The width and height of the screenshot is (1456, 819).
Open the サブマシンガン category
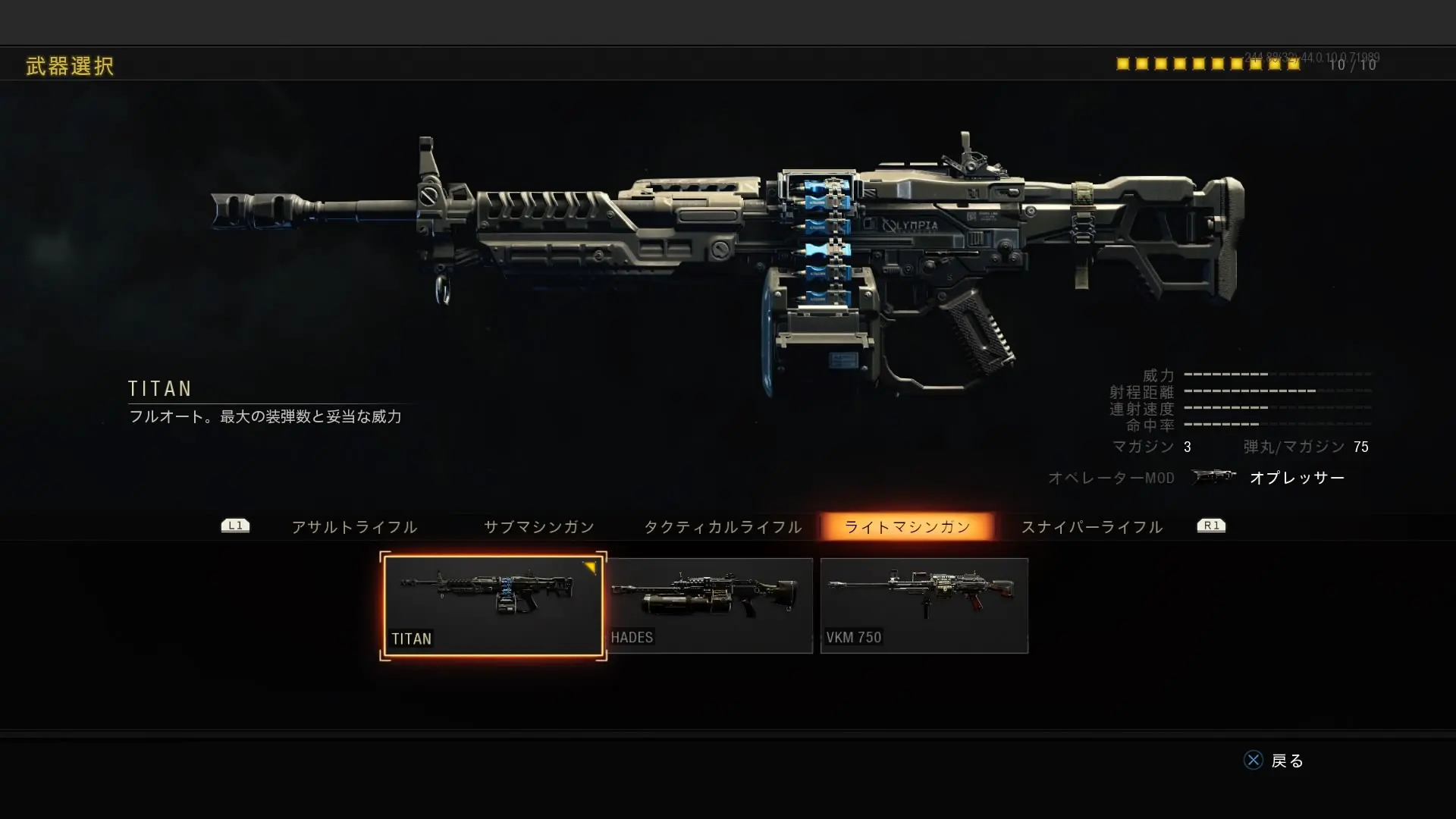point(539,527)
